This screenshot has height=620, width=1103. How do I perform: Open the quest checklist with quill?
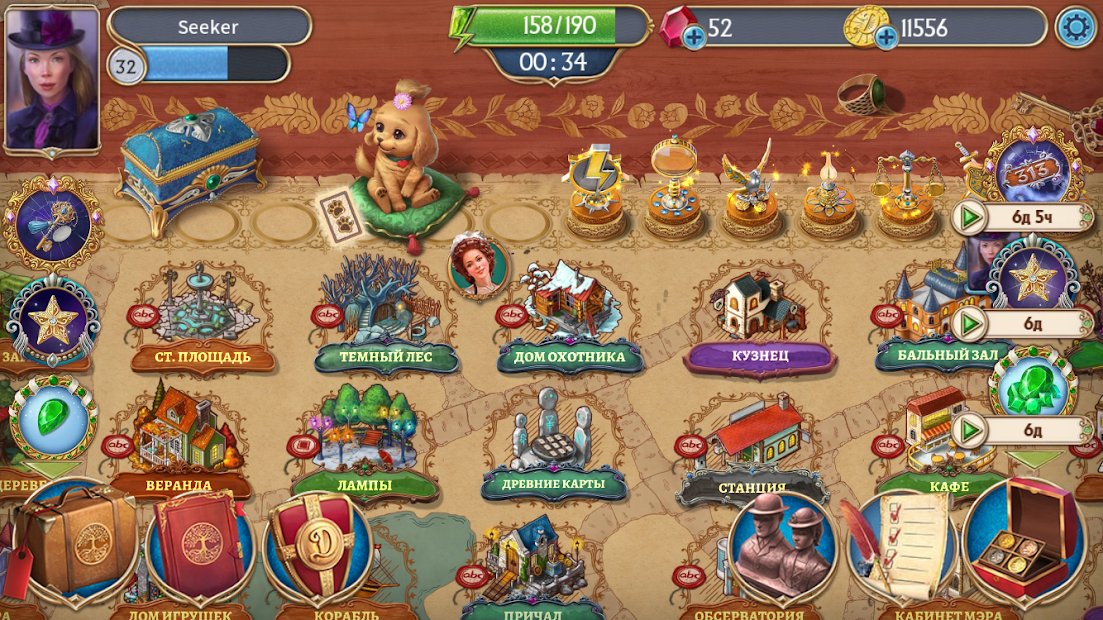click(x=902, y=545)
